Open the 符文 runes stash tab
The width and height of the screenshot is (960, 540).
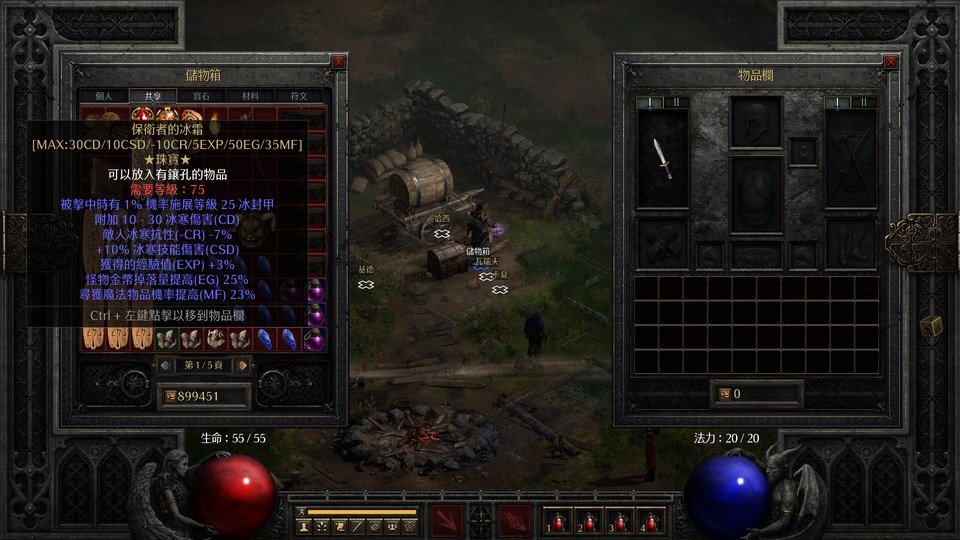[x=299, y=96]
